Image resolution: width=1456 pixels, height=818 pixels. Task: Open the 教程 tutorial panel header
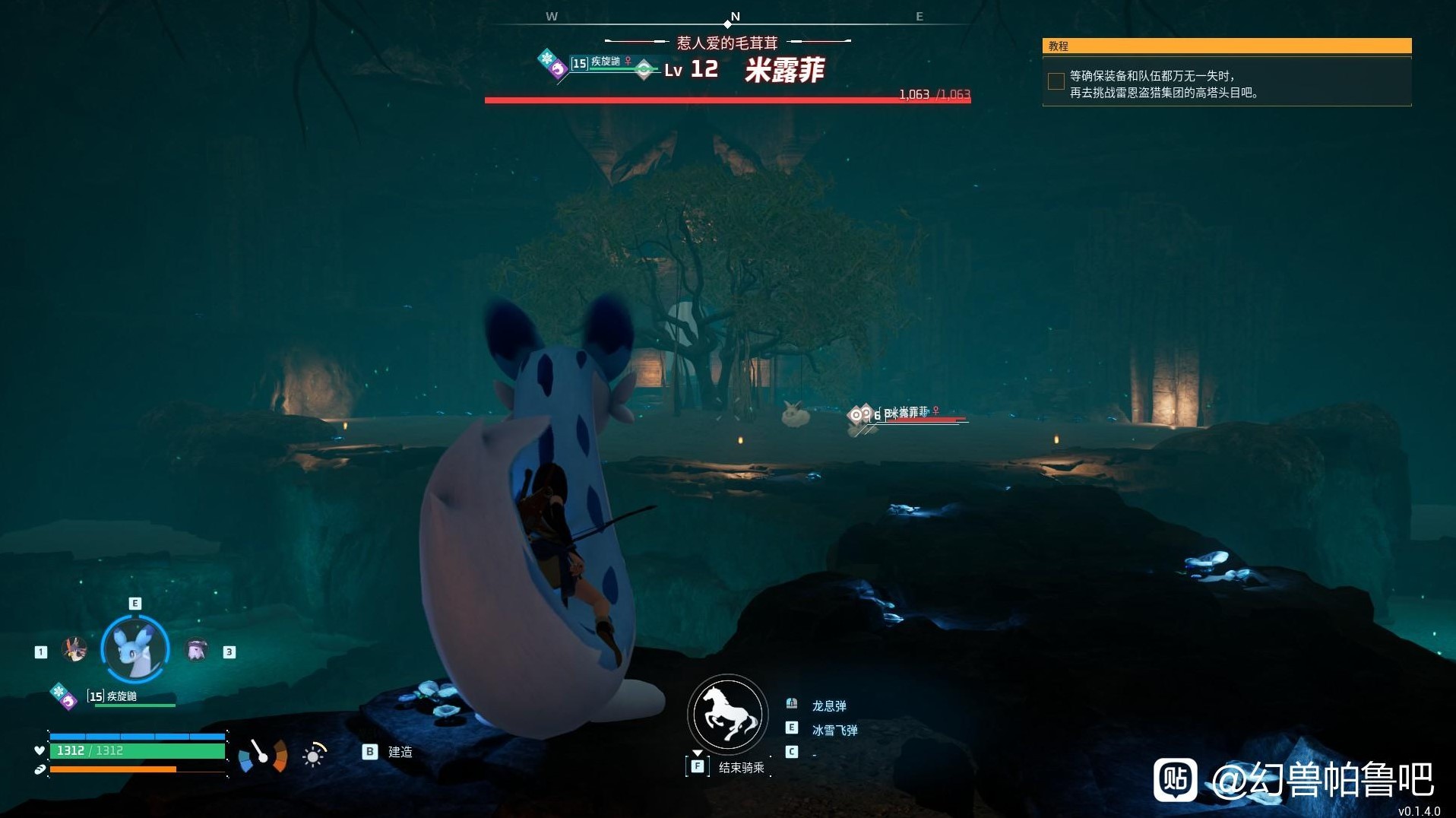1226,46
